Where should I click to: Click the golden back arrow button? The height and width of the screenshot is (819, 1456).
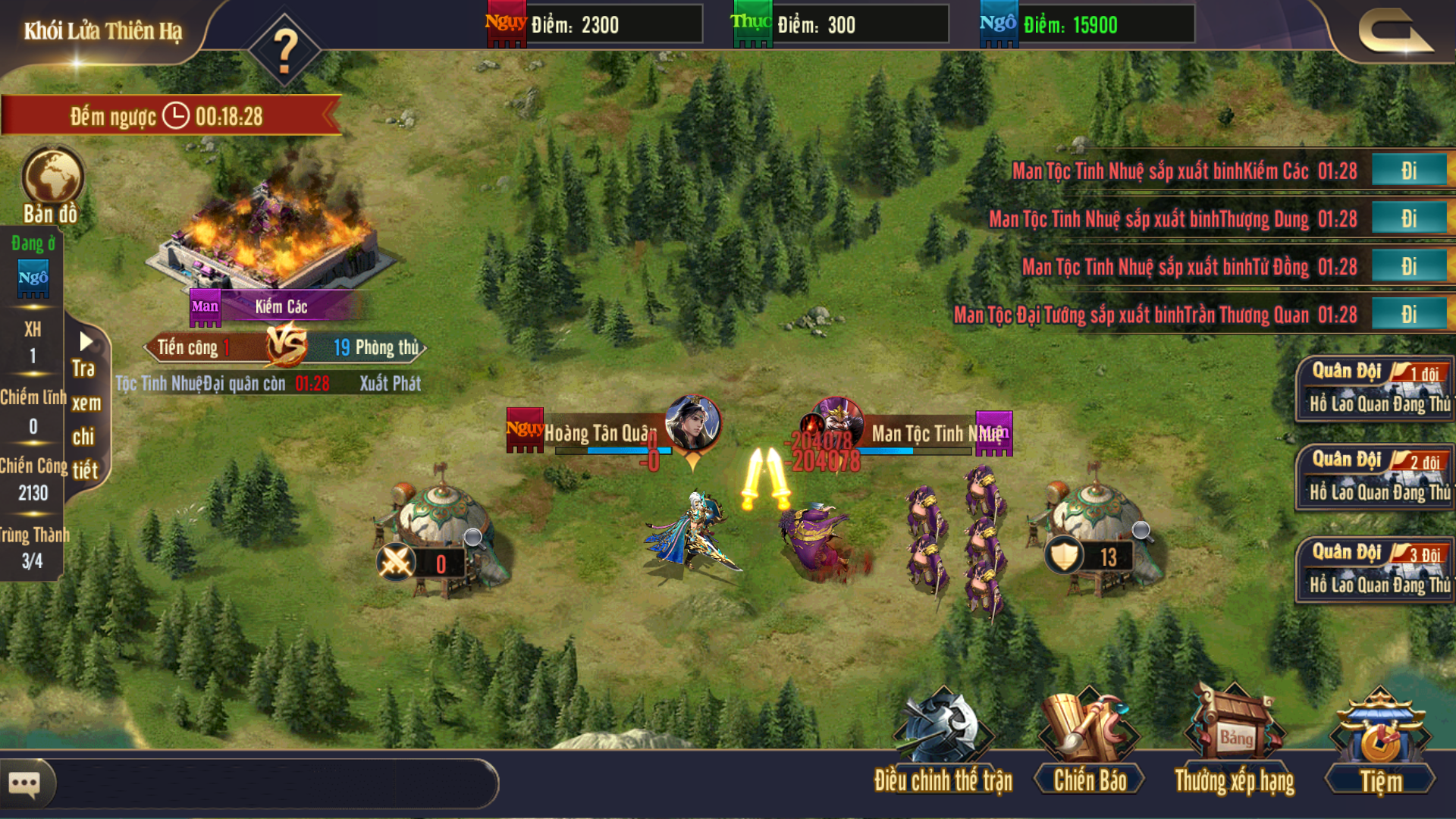[x=1395, y=33]
